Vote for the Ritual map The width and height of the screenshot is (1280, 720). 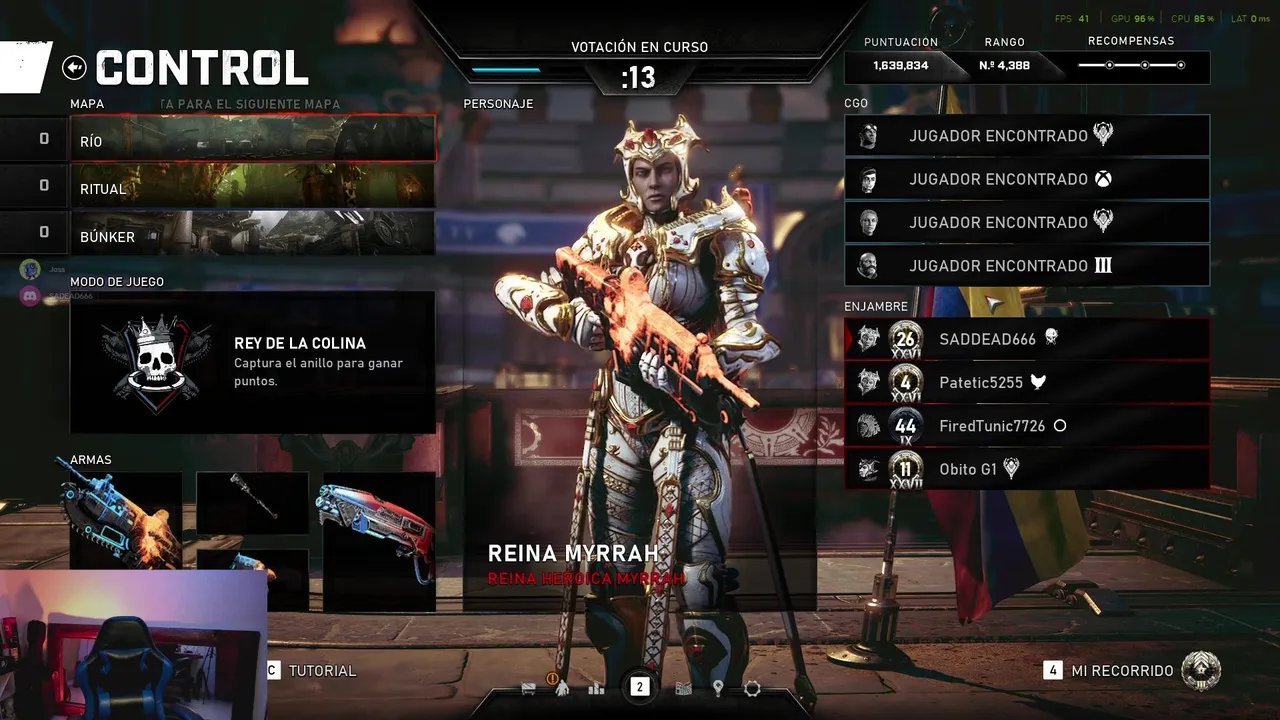point(252,187)
